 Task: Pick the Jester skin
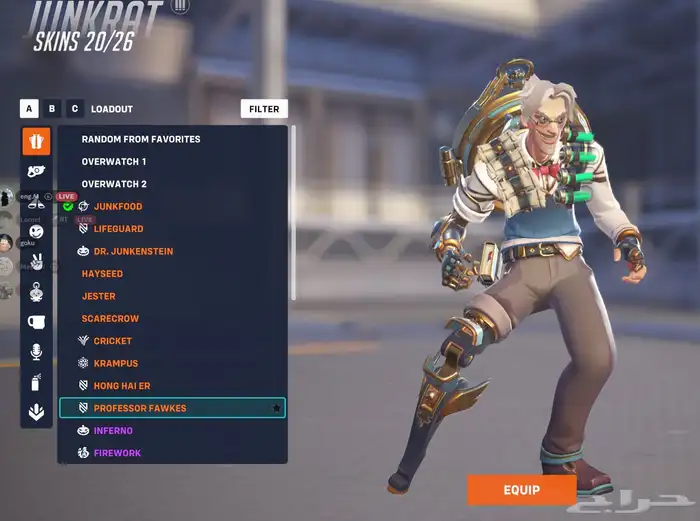pyautogui.click(x=99, y=296)
